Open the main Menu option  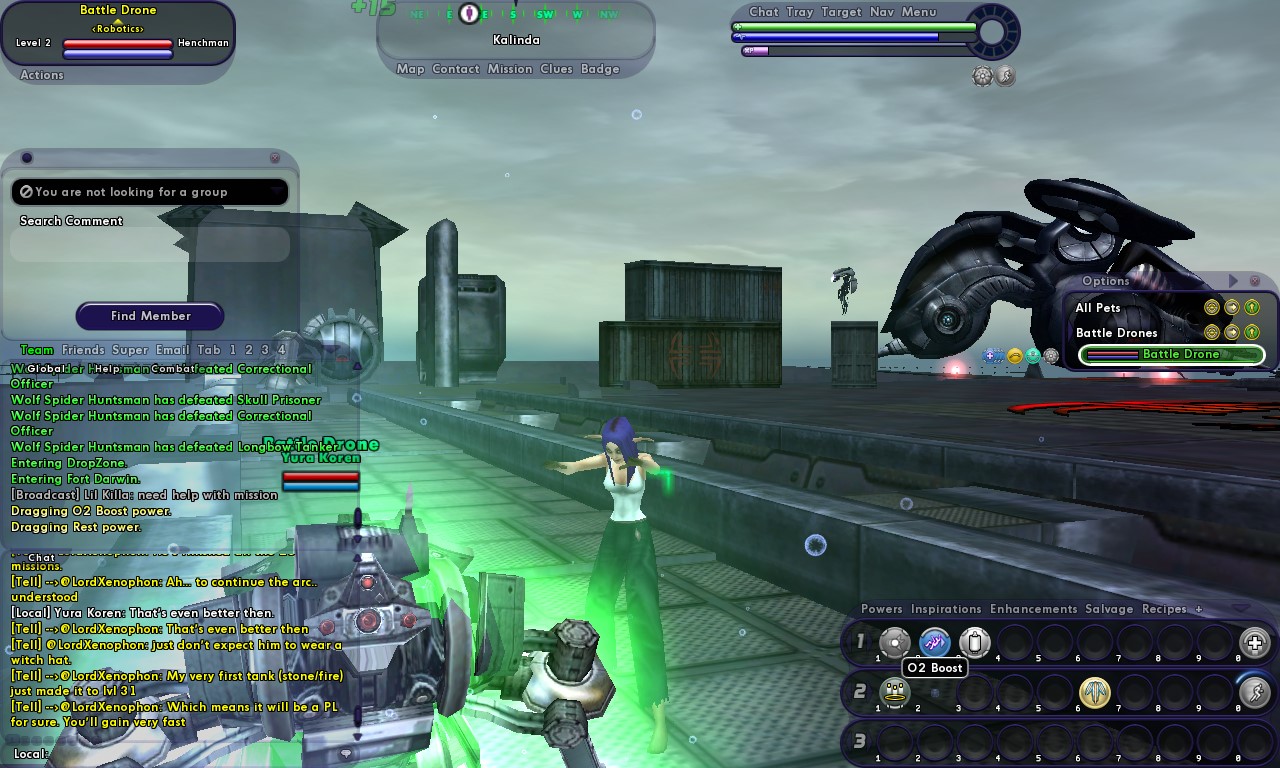(919, 12)
